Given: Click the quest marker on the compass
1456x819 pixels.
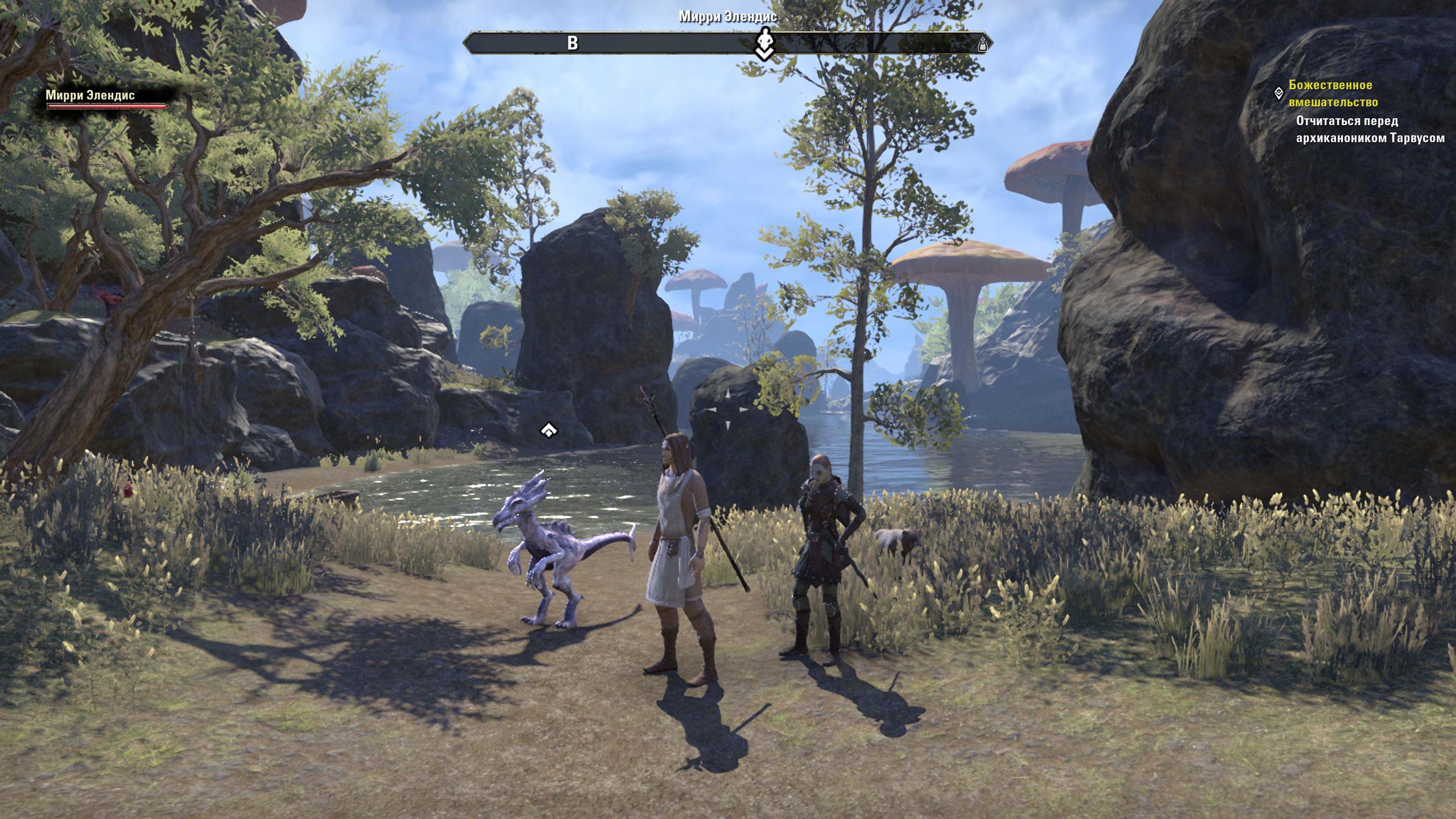Looking at the screenshot, I should pos(765,44).
